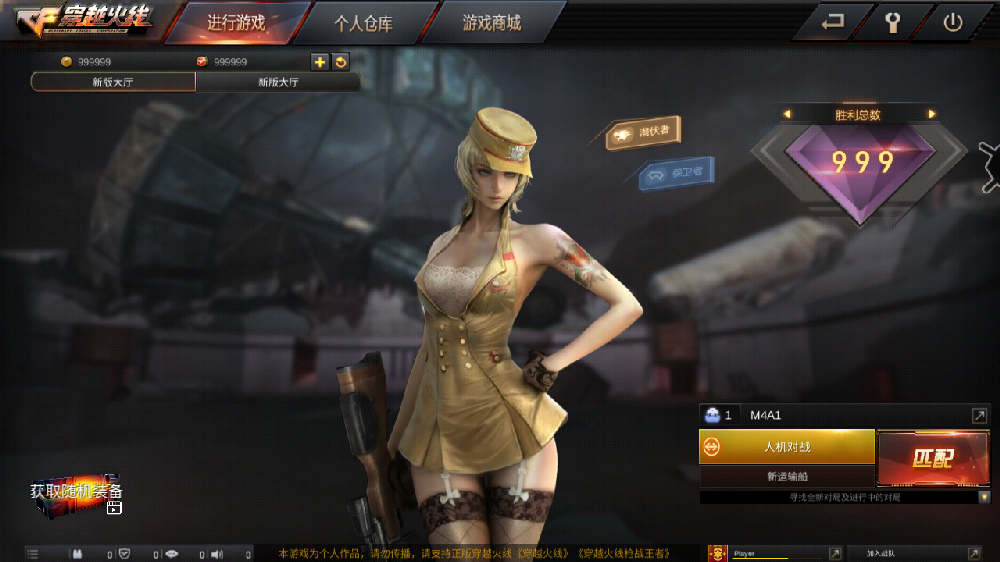Click the return arrow button
This screenshot has height=562, width=1000.
pyautogui.click(x=832, y=23)
